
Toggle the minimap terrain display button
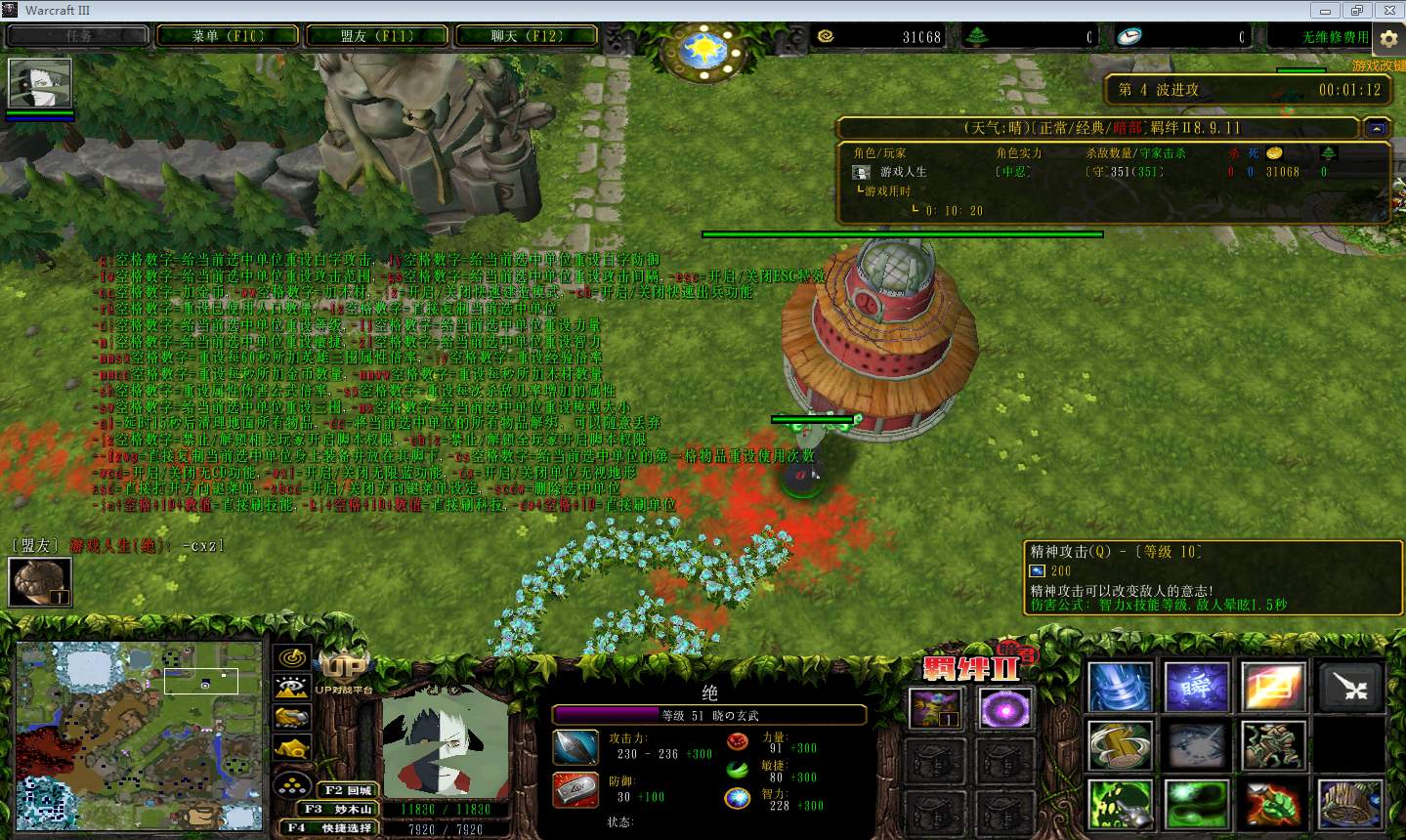tap(292, 689)
